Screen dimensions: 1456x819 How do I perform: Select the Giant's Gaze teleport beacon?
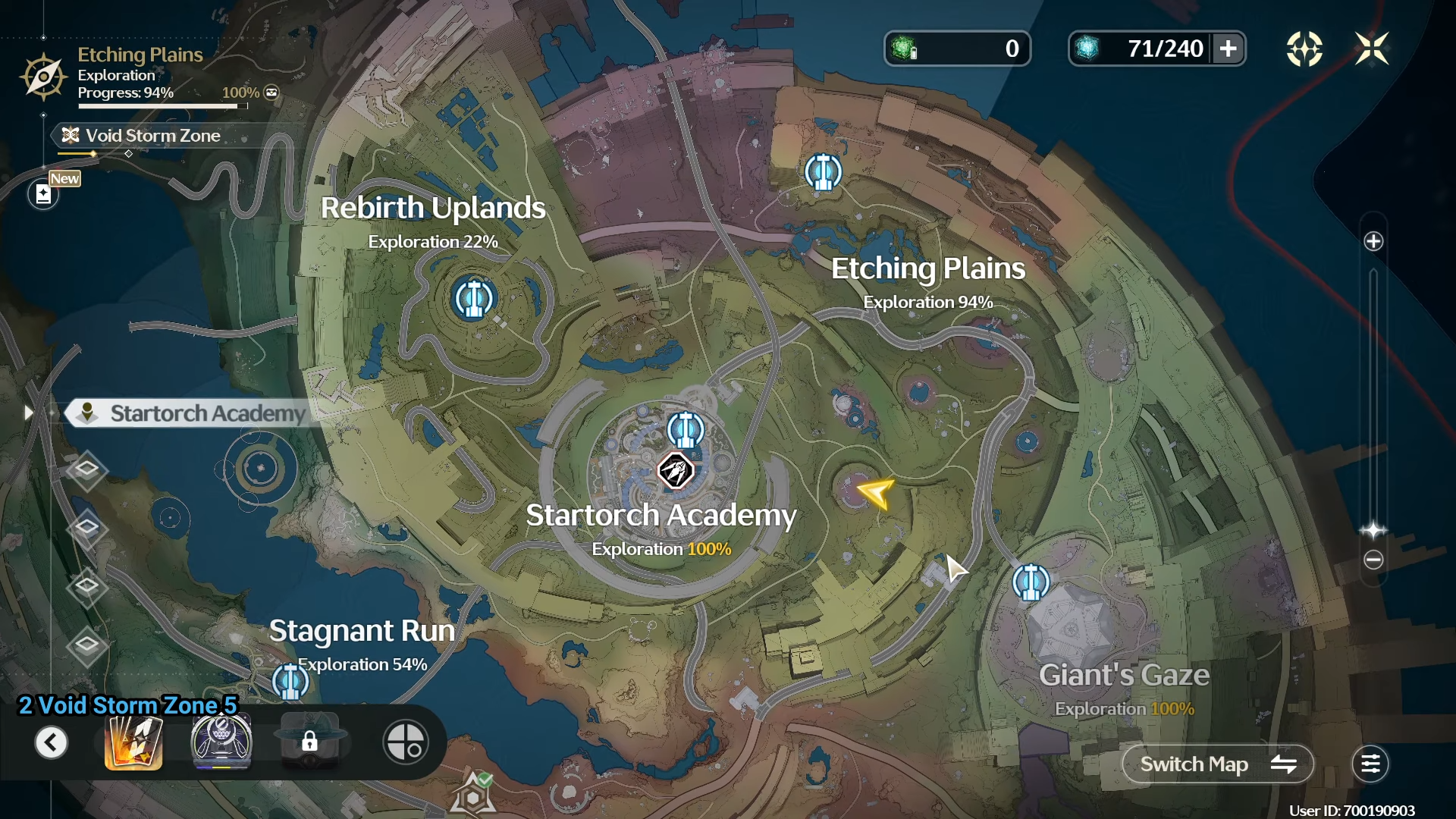tap(1031, 582)
